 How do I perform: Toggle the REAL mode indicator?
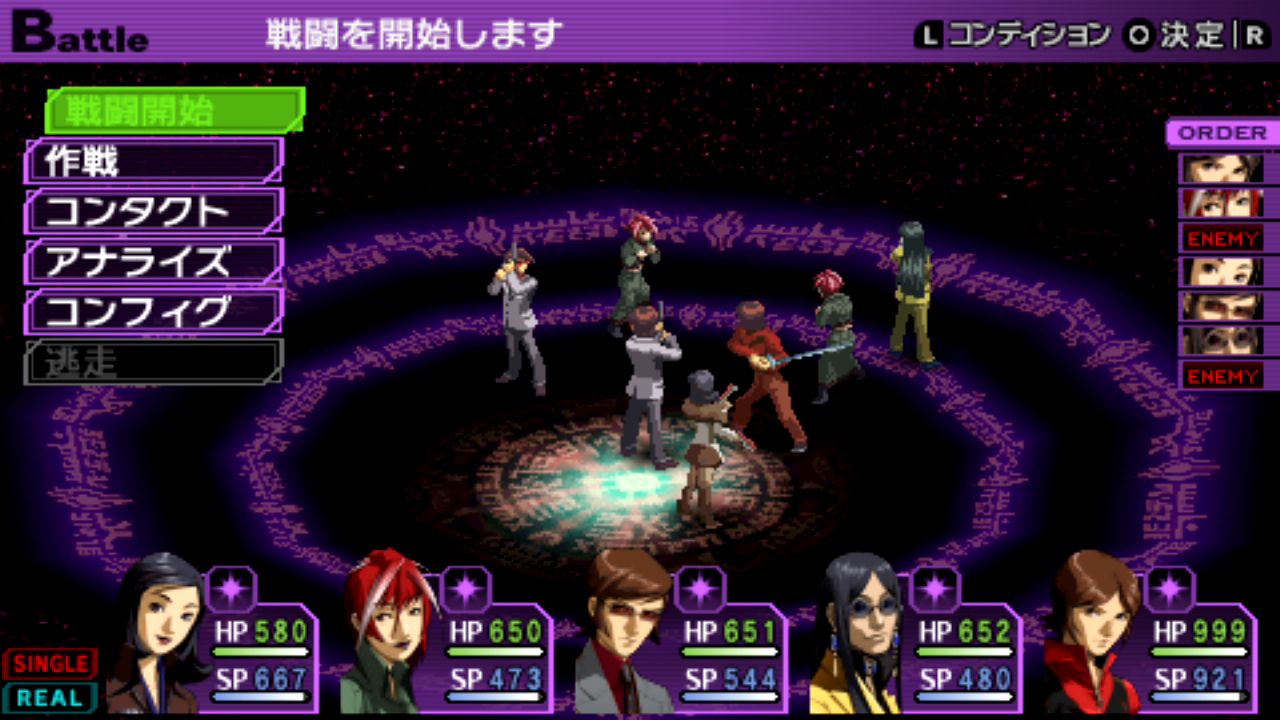coord(50,697)
